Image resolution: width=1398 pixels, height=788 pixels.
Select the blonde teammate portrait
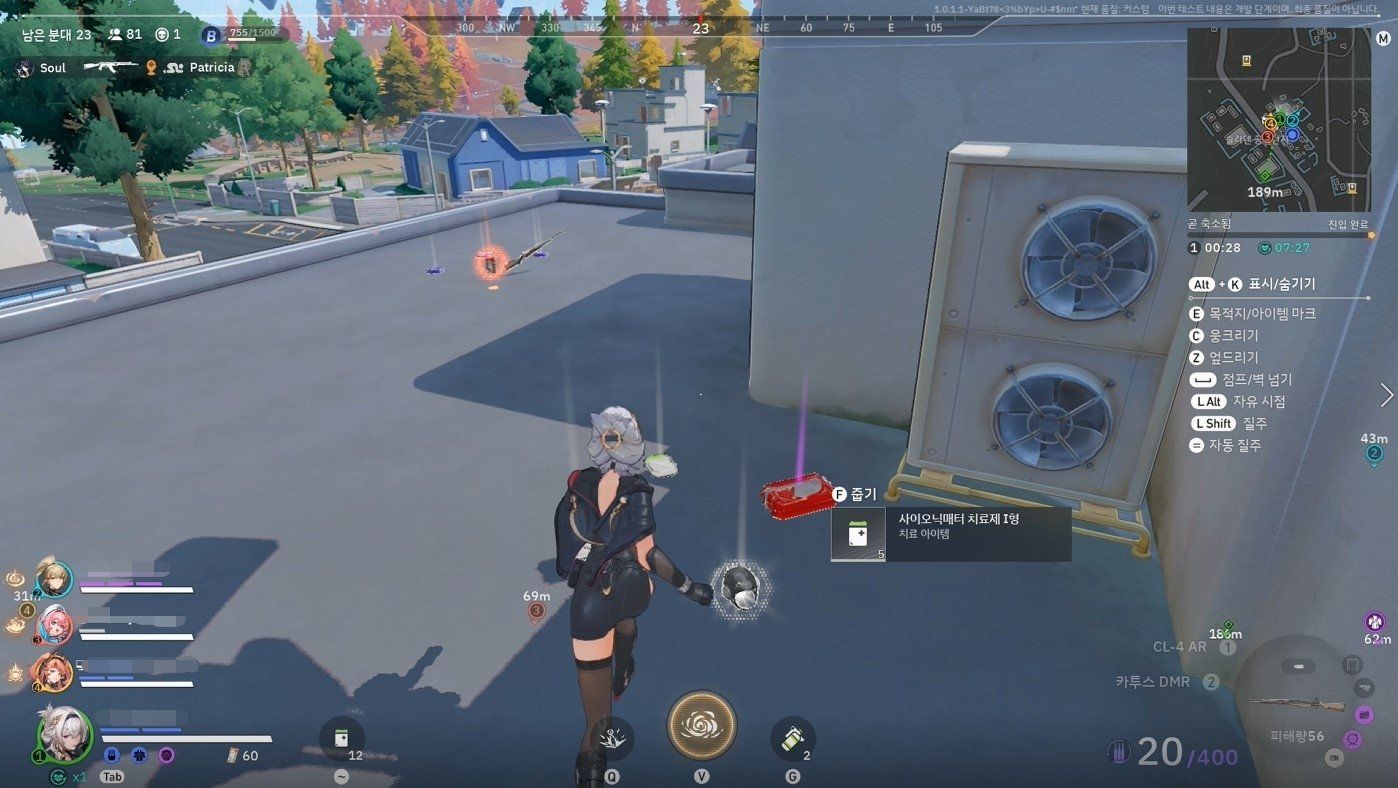coord(52,579)
